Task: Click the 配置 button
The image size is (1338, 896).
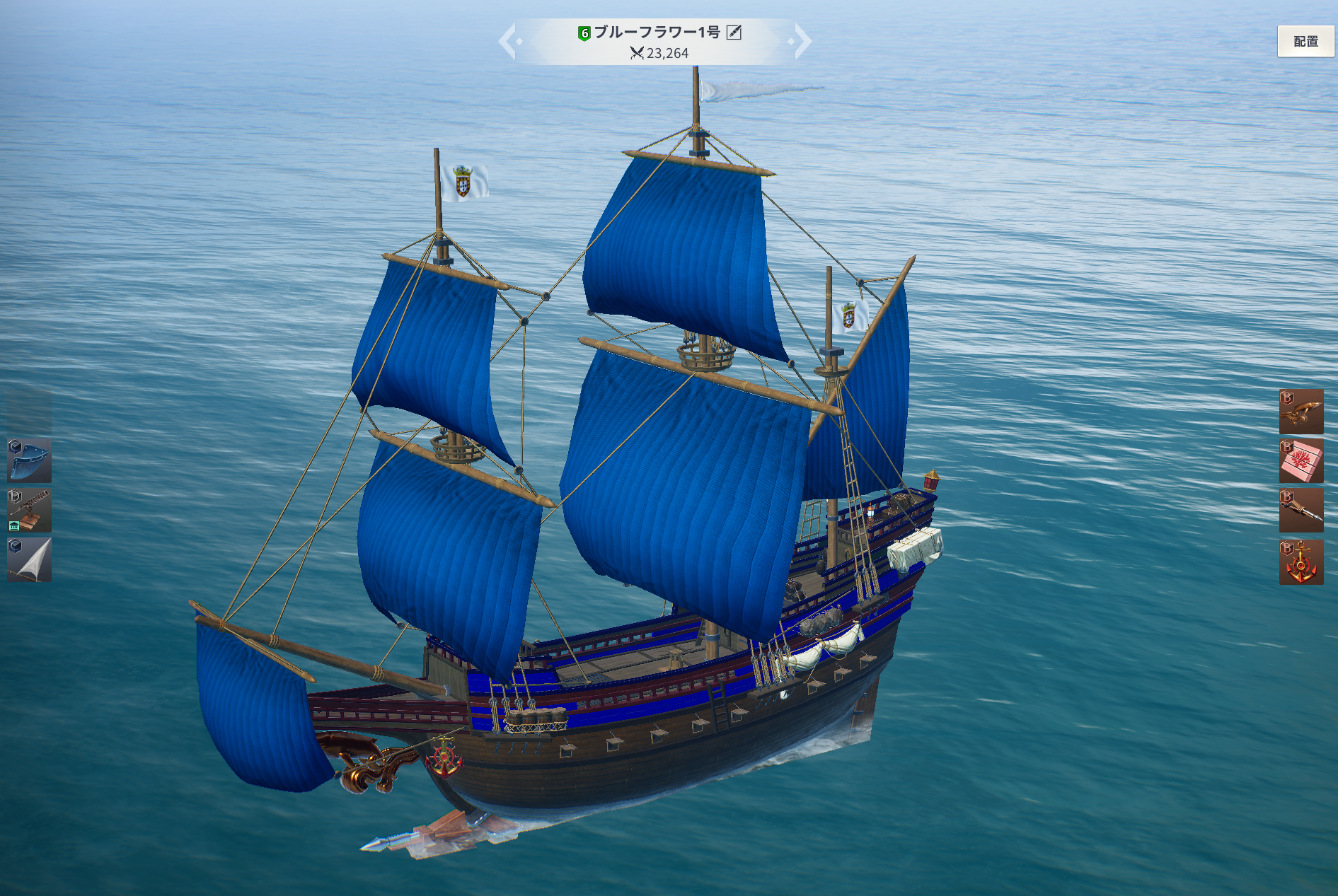Action: coord(1305,42)
